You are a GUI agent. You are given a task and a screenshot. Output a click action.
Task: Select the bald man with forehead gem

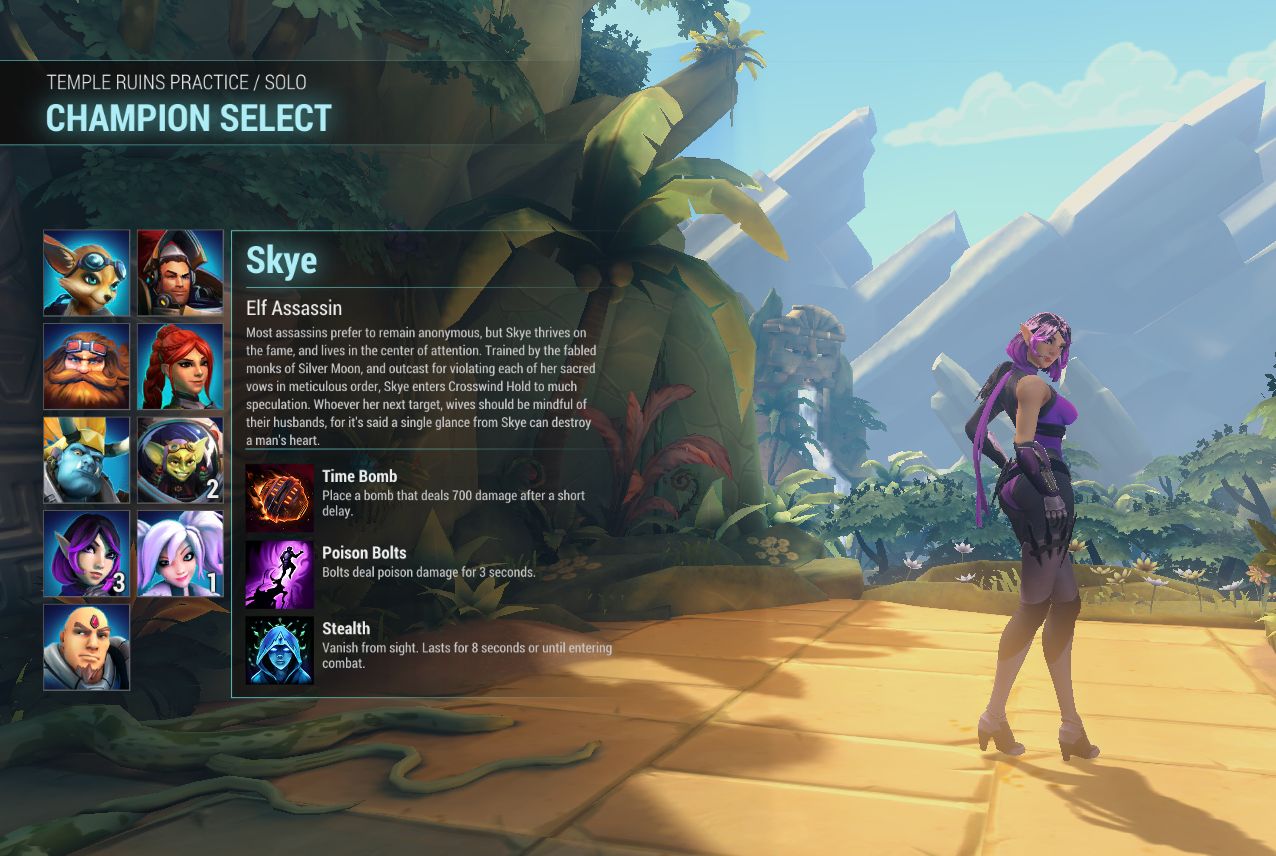click(86, 647)
